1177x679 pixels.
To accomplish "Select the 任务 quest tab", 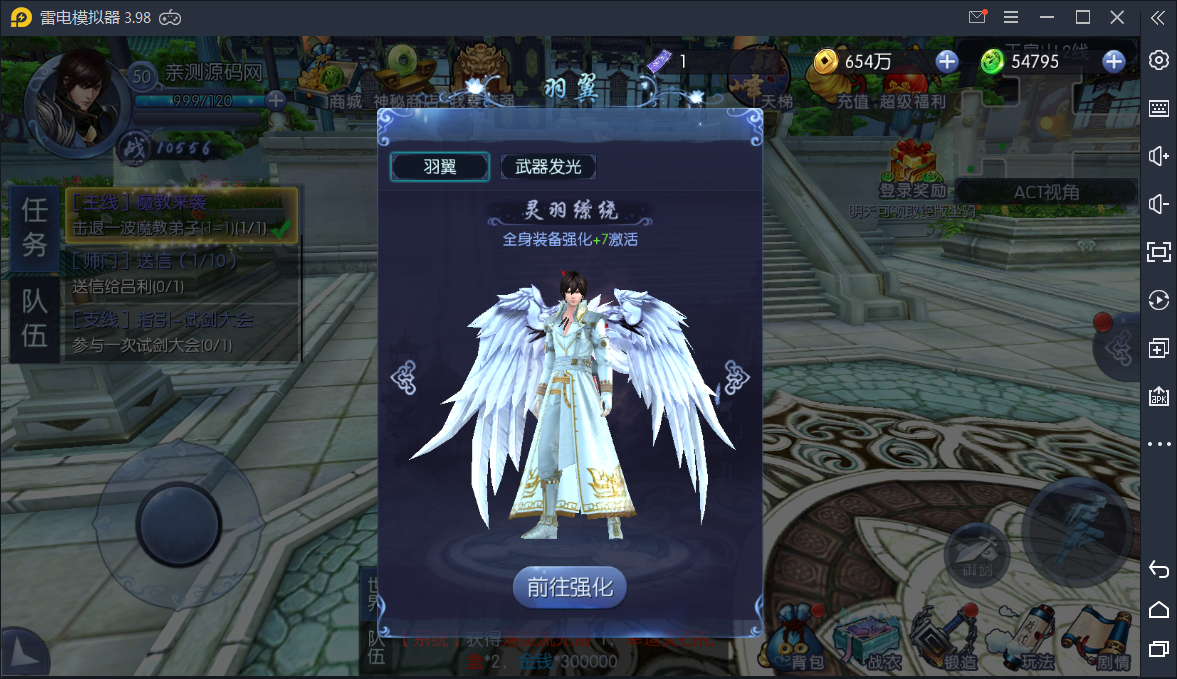I will (35, 226).
